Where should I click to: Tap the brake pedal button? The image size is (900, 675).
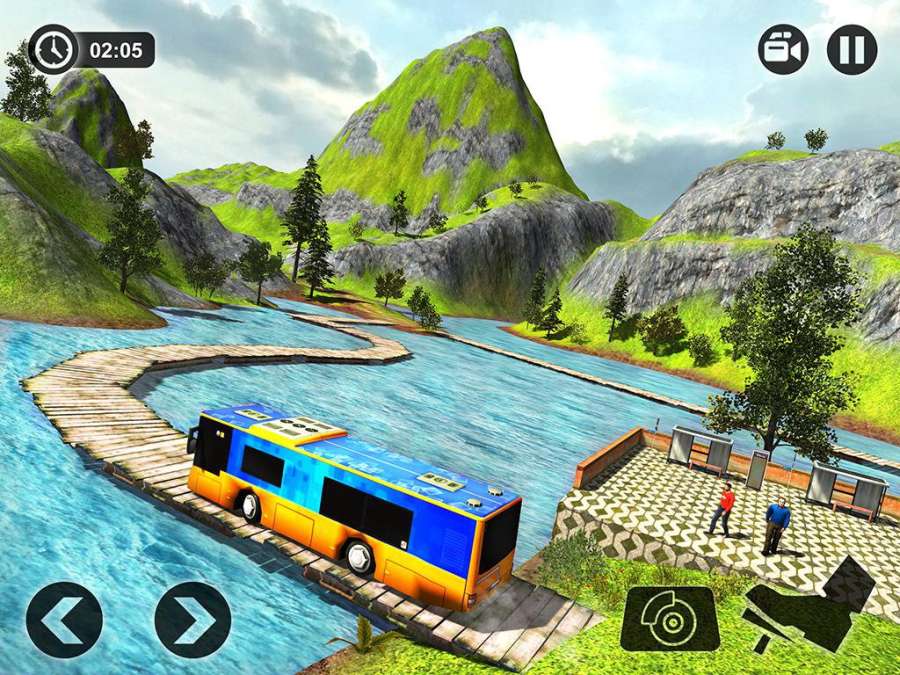[x=669, y=619]
